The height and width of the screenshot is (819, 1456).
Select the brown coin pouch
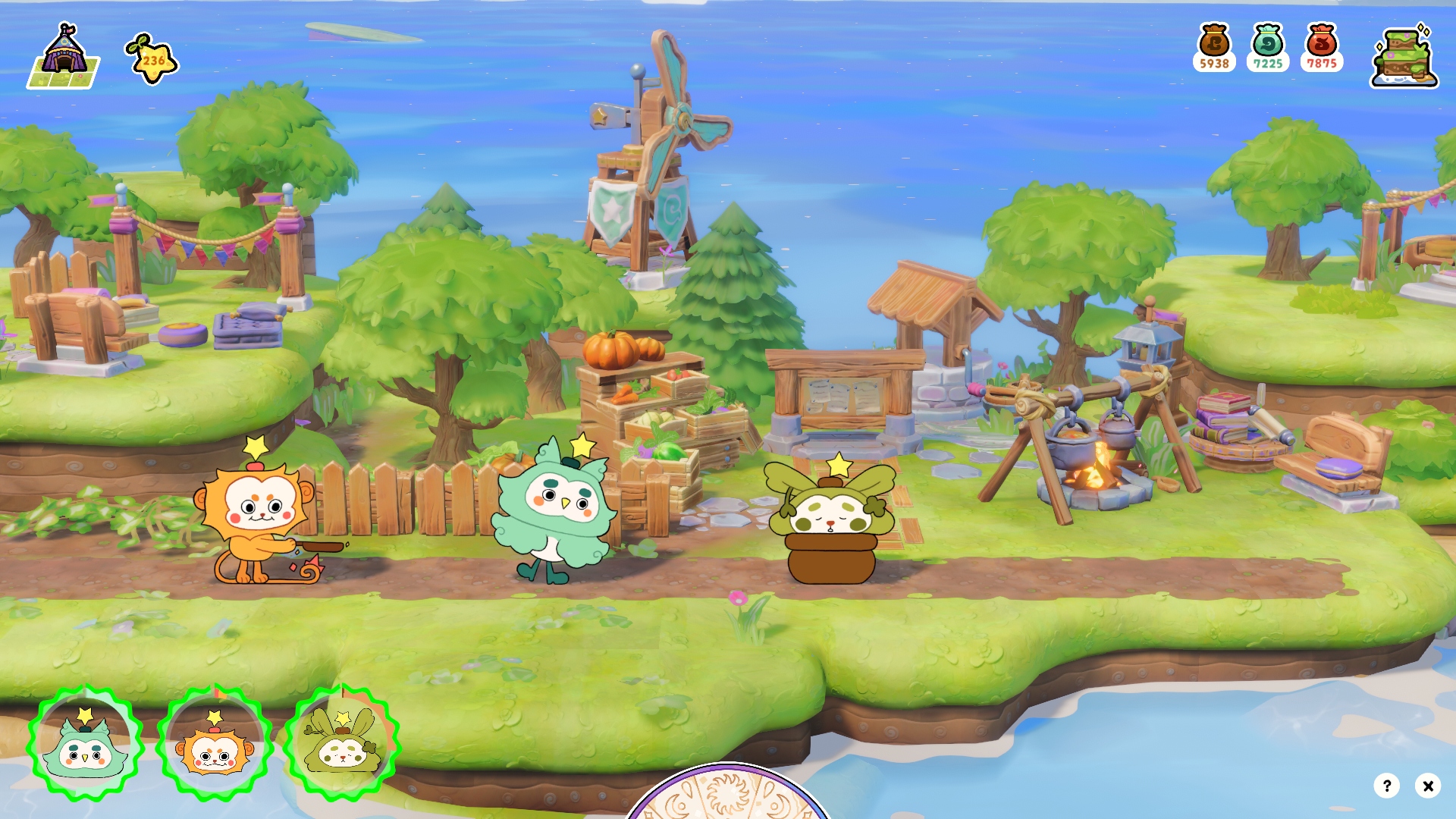(1214, 47)
